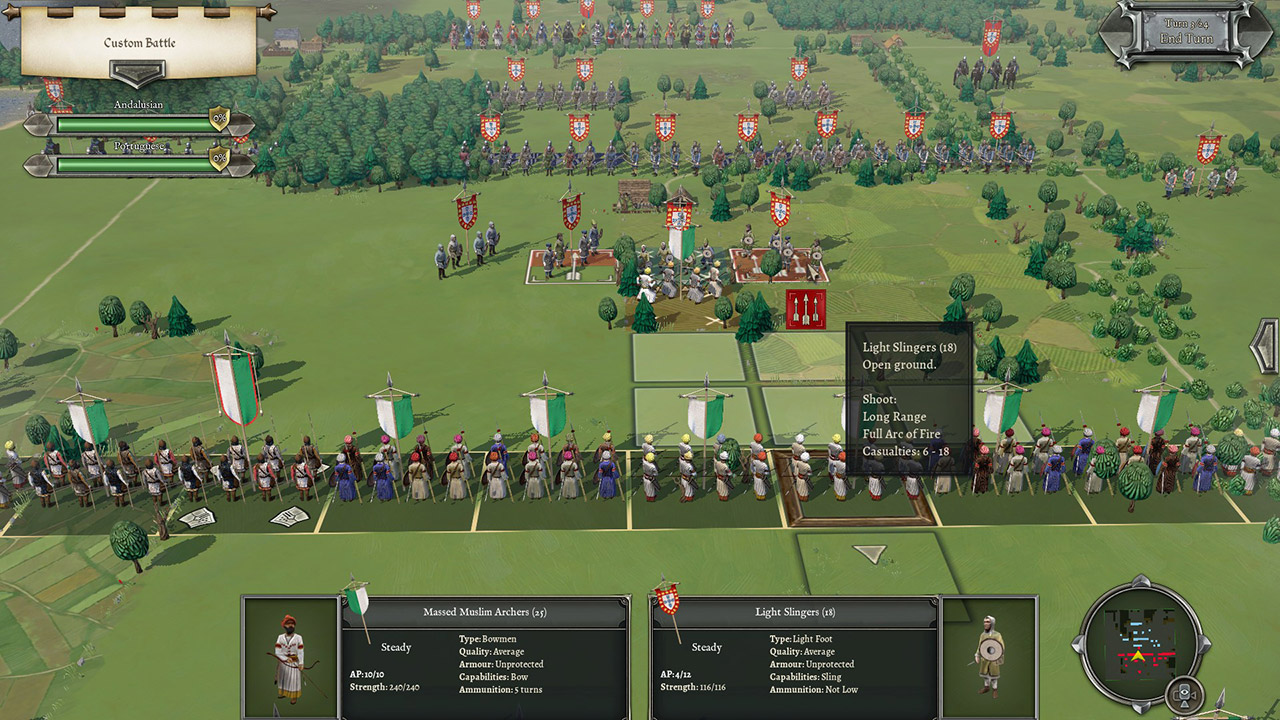Expand the Custom Battle scroll arrow

click(138, 74)
